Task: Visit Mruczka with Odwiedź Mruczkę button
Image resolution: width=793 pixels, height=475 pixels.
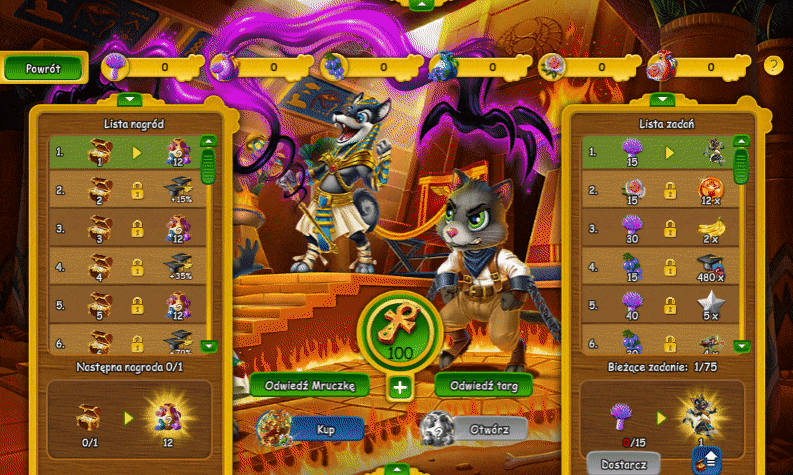Action: [310, 385]
